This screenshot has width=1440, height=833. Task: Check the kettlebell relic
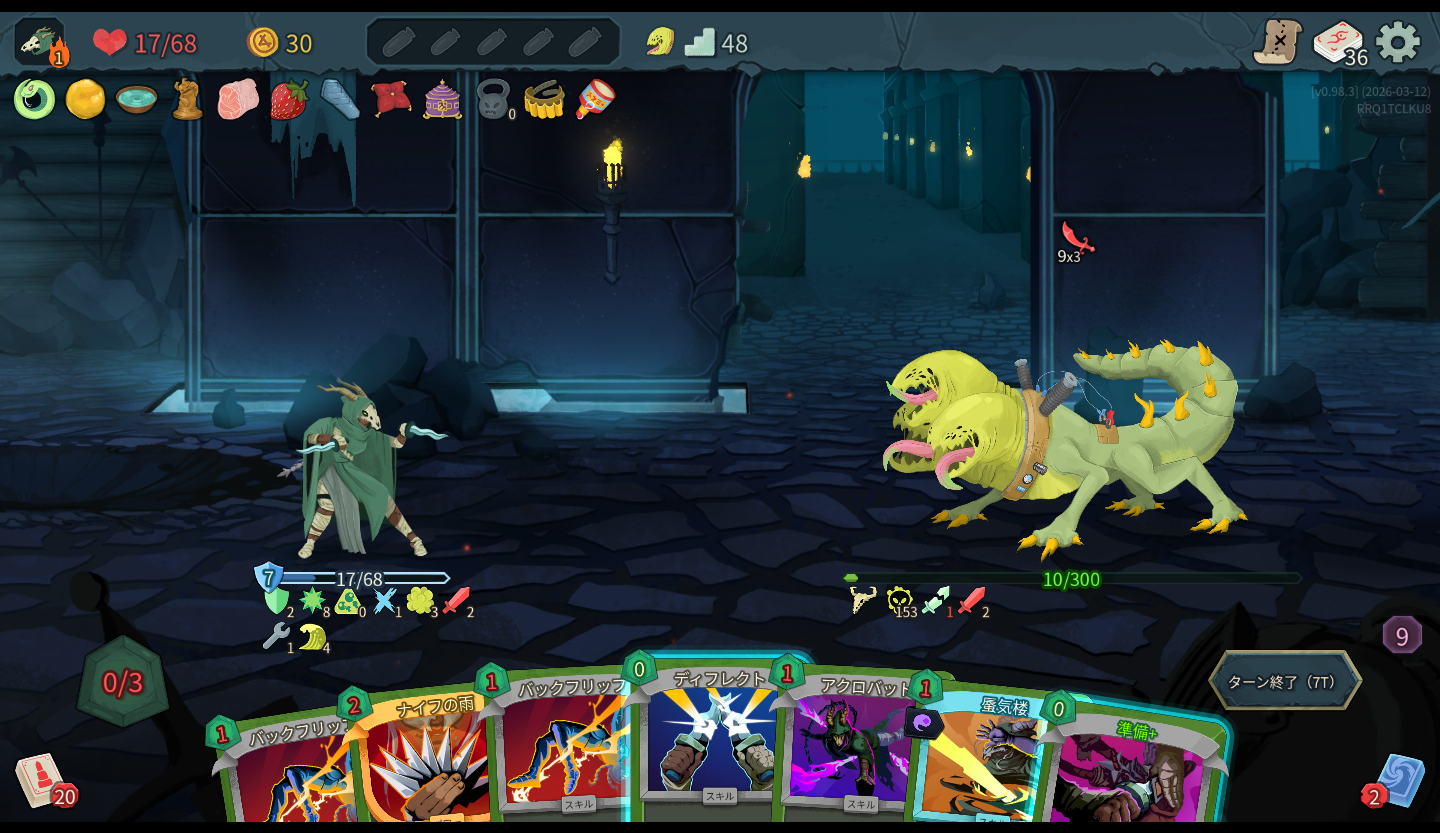coord(493,100)
